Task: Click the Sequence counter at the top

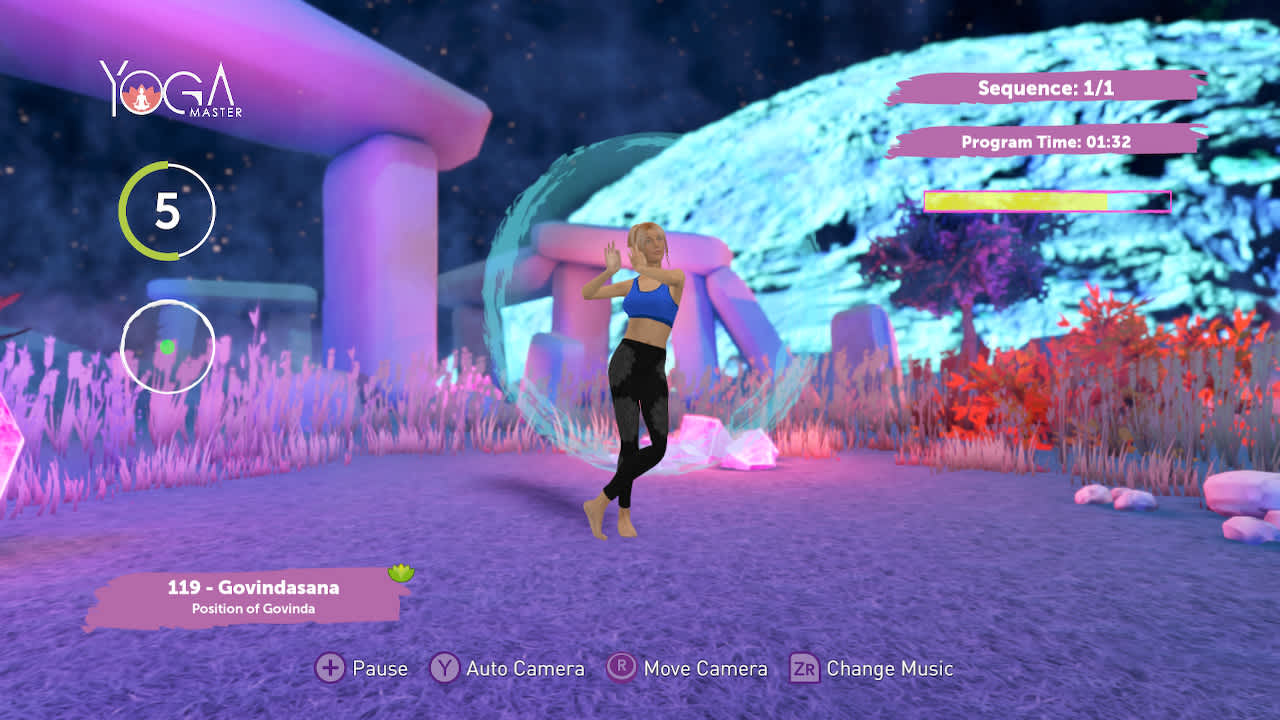Action: 1046,88
